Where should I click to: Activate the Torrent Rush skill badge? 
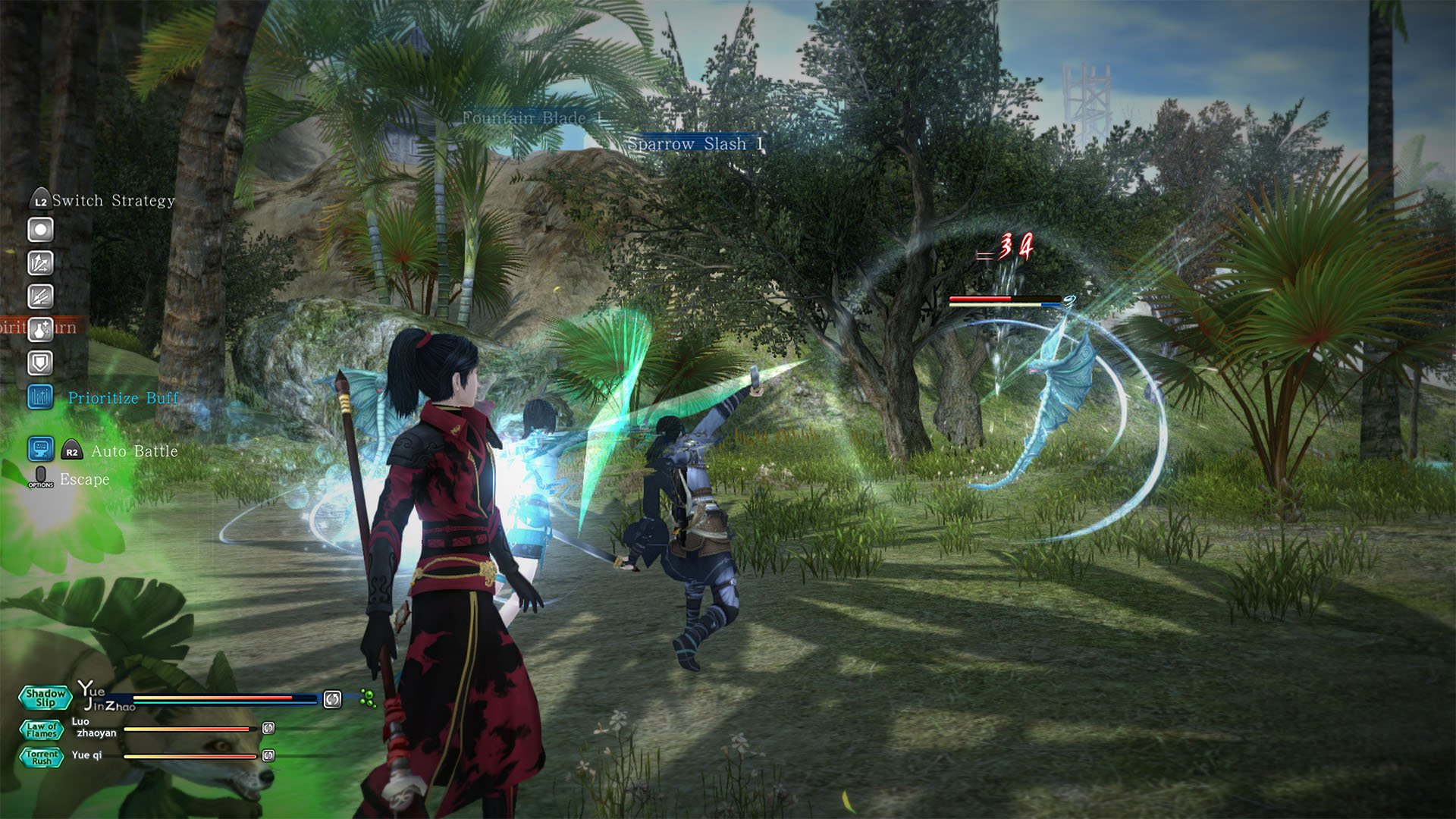click(x=42, y=758)
